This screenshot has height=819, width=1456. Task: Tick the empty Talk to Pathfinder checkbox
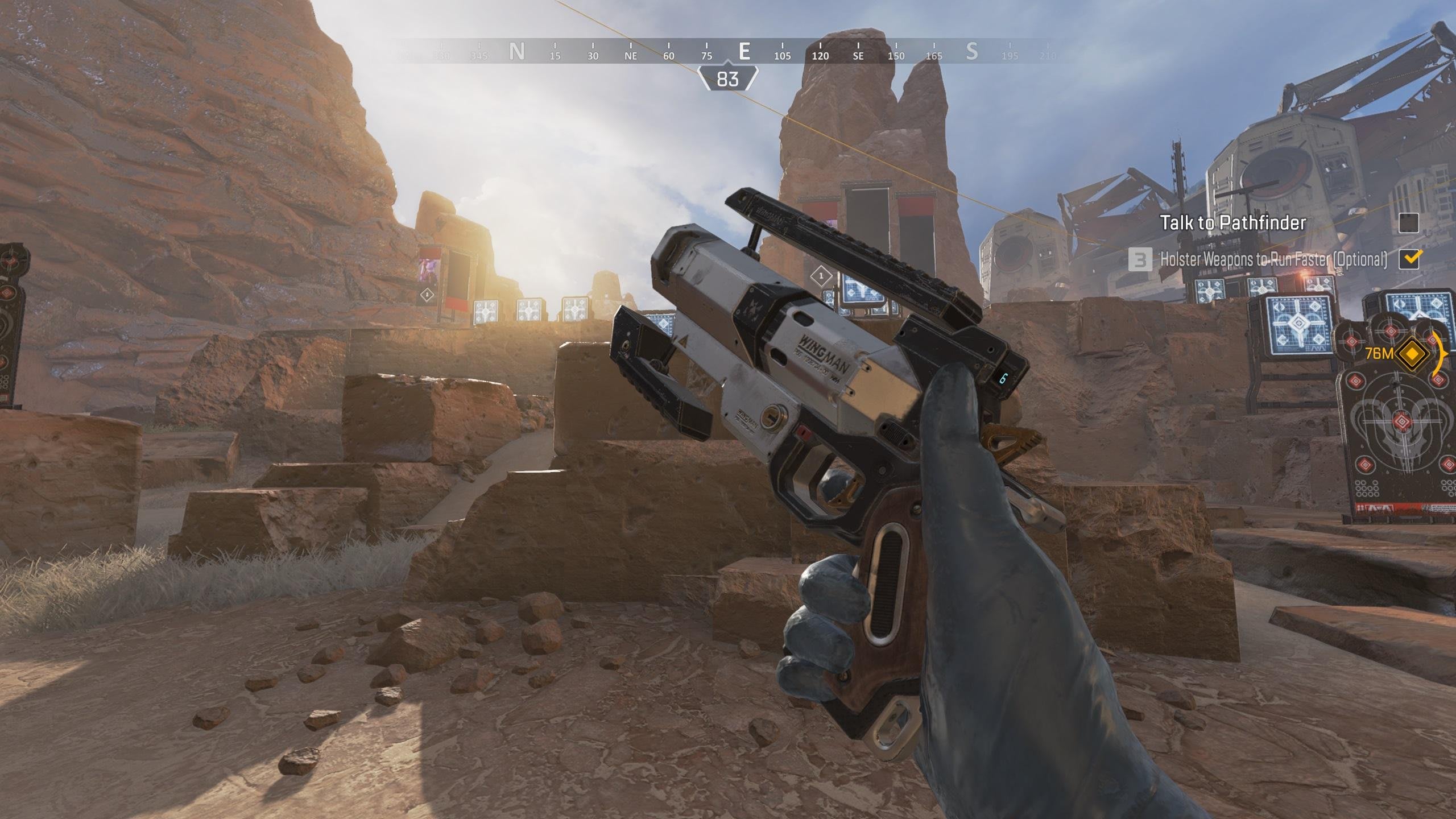(1408, 223)
